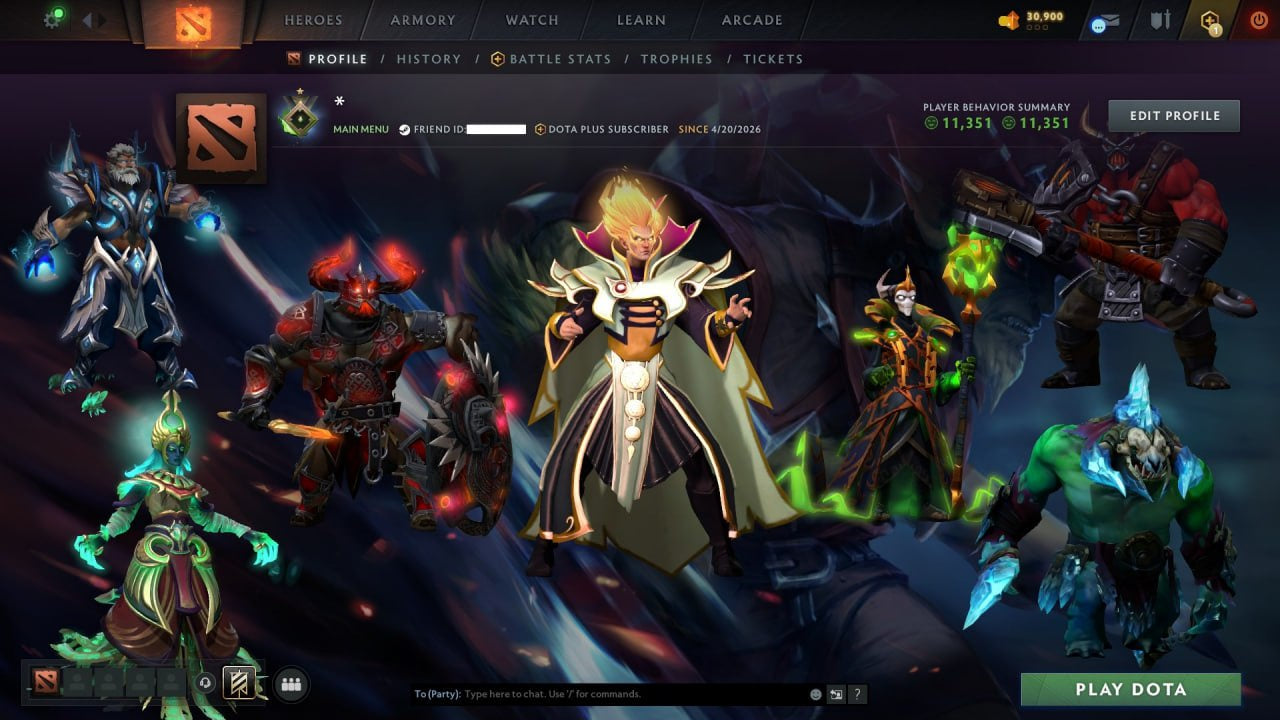1280x720 pixels.
Task: Toggle the chat window mode icon
Action: click(x=836, y=692)
